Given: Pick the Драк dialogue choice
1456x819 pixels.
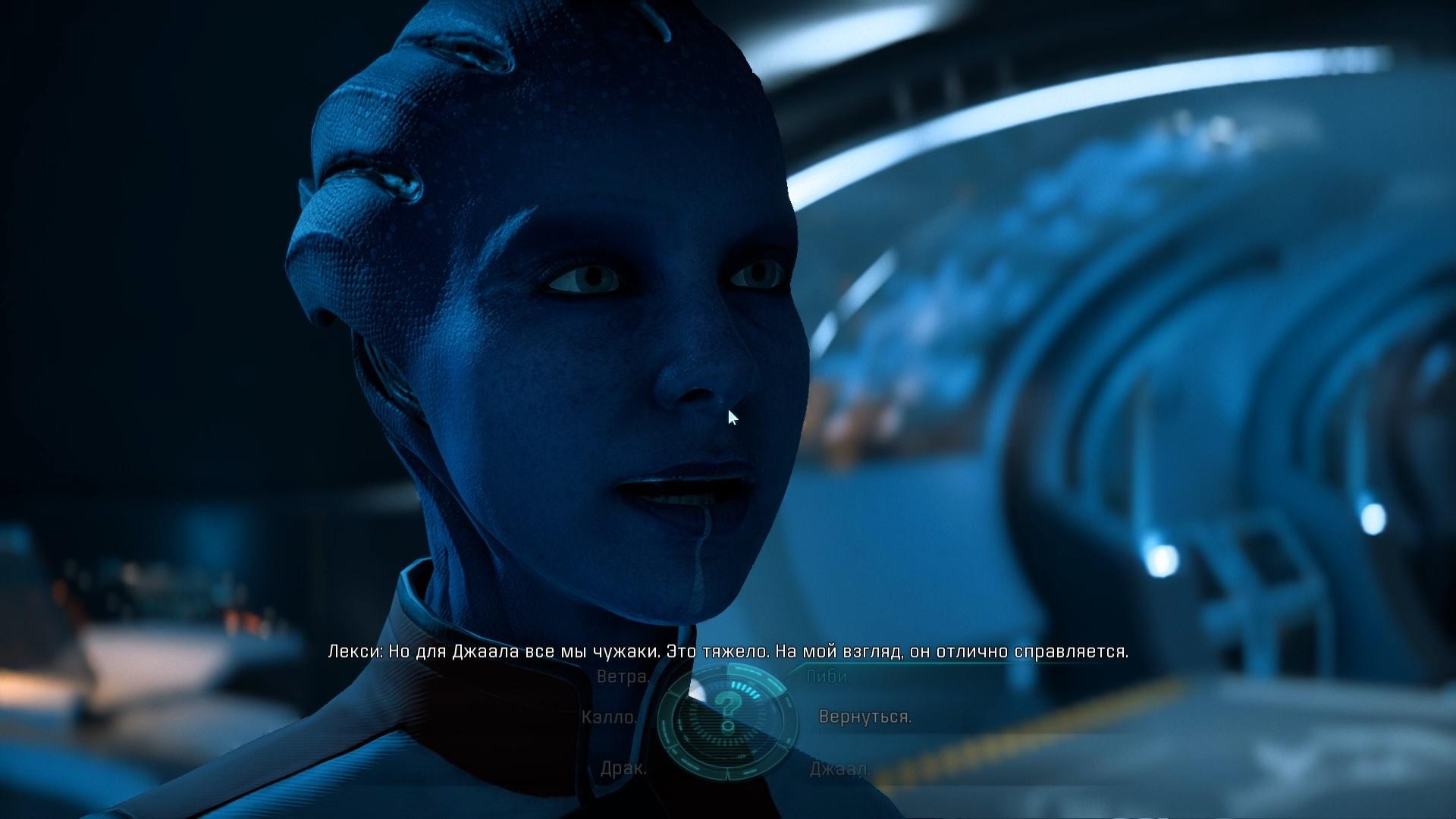Looking at the screenshot, I should pyautogui.click(x=623, y=768).
